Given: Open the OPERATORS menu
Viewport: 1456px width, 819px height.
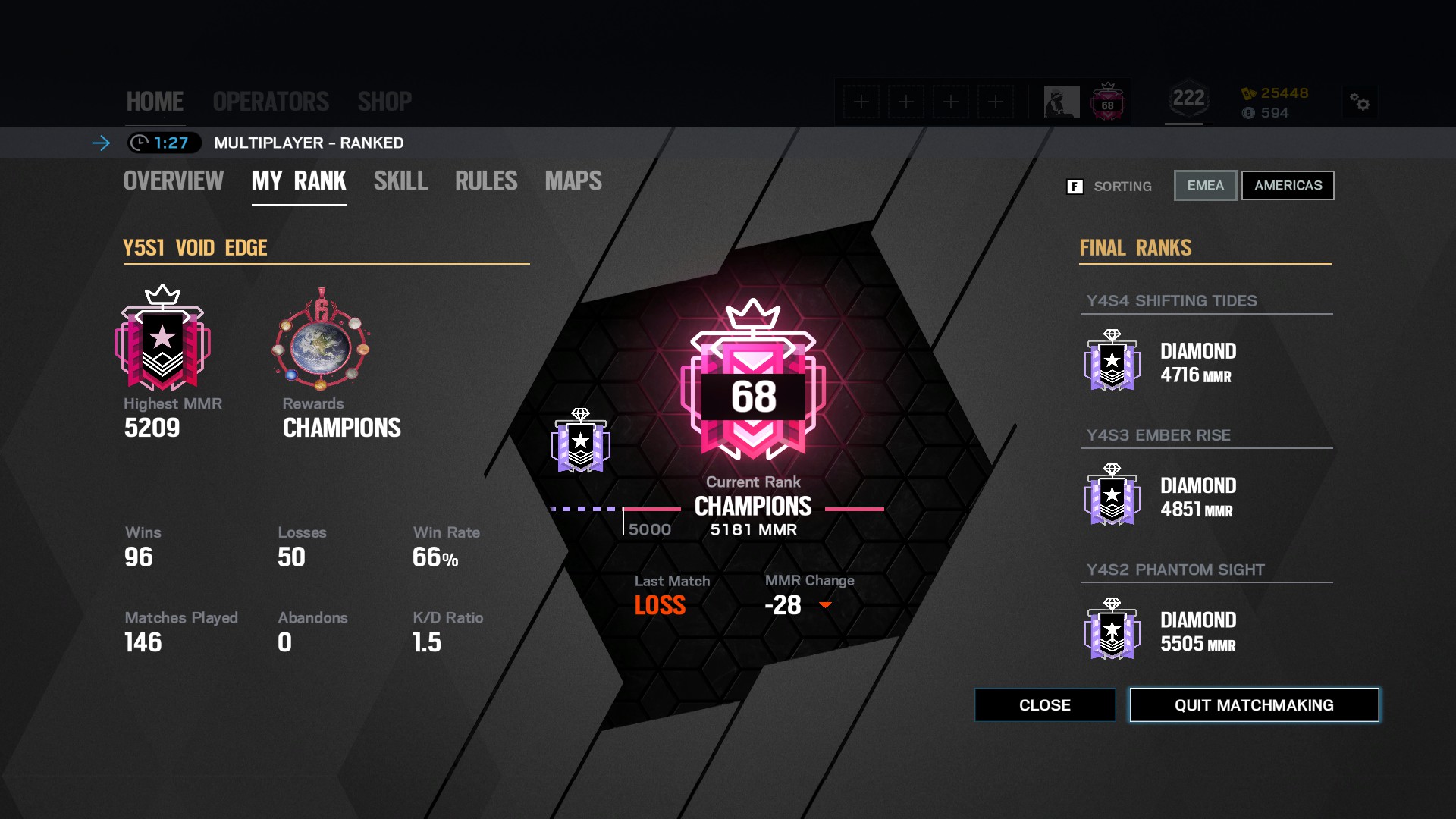Looking at the screenshot, I should point(270,101).
